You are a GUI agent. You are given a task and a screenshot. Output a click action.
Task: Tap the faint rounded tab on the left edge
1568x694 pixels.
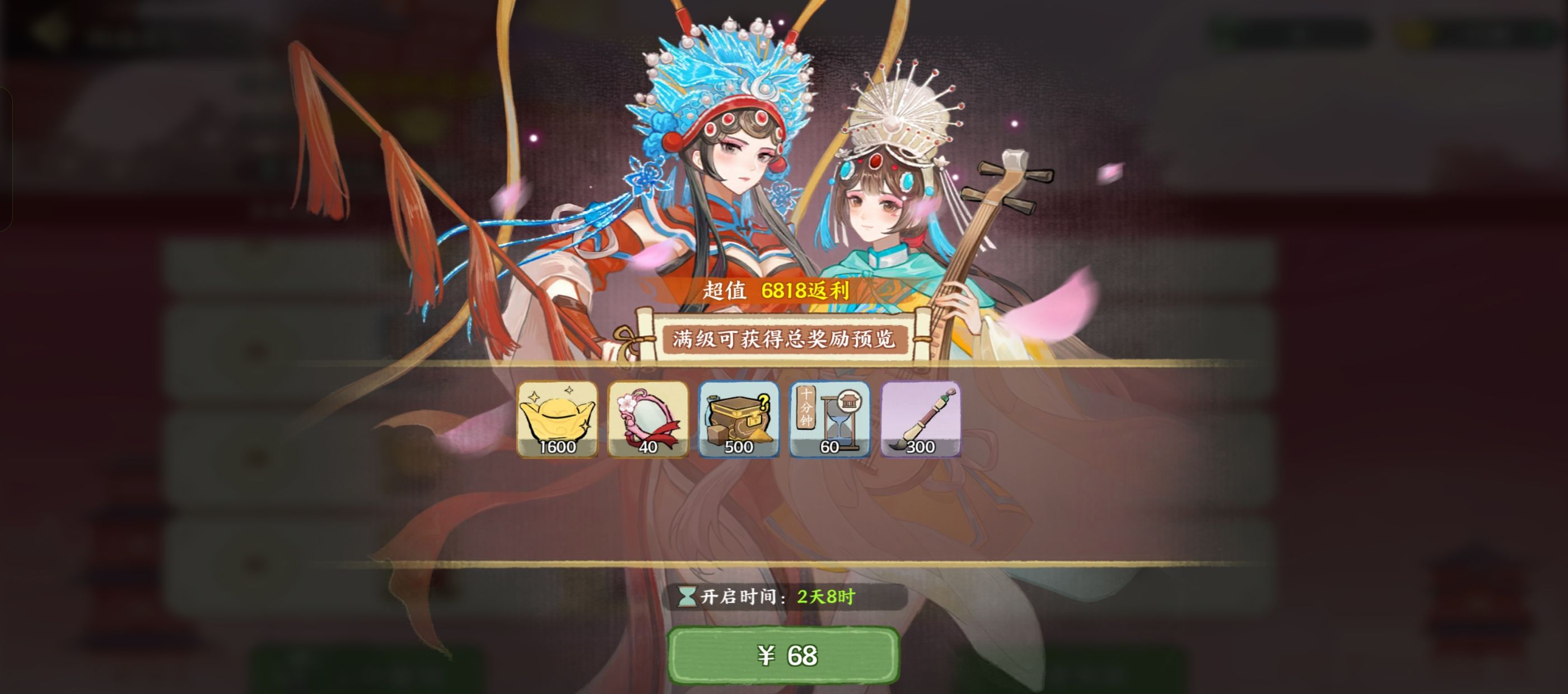pos(5,158)
